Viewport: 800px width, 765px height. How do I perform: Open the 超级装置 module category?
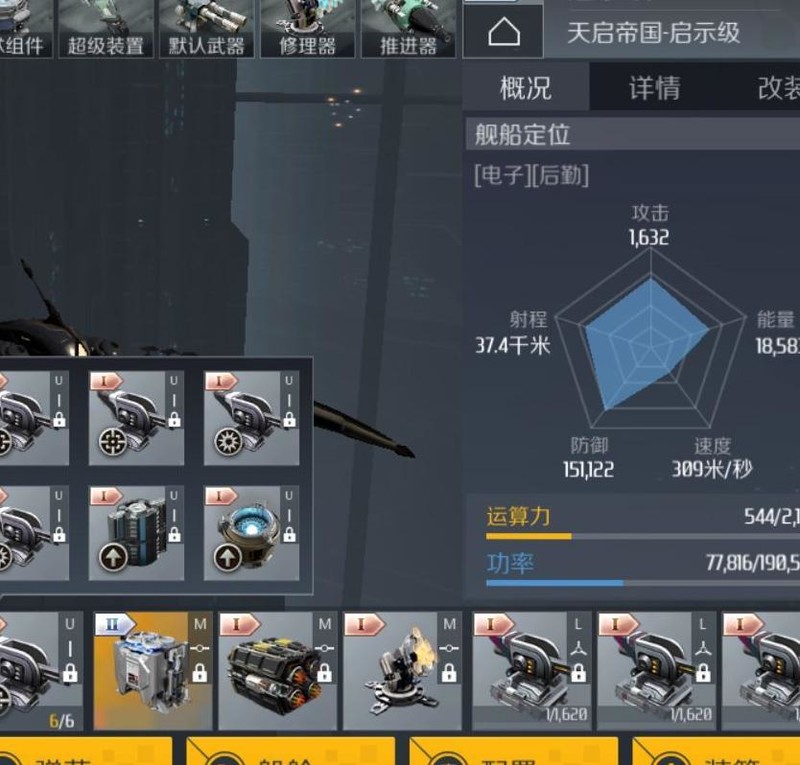coord(105,28)
